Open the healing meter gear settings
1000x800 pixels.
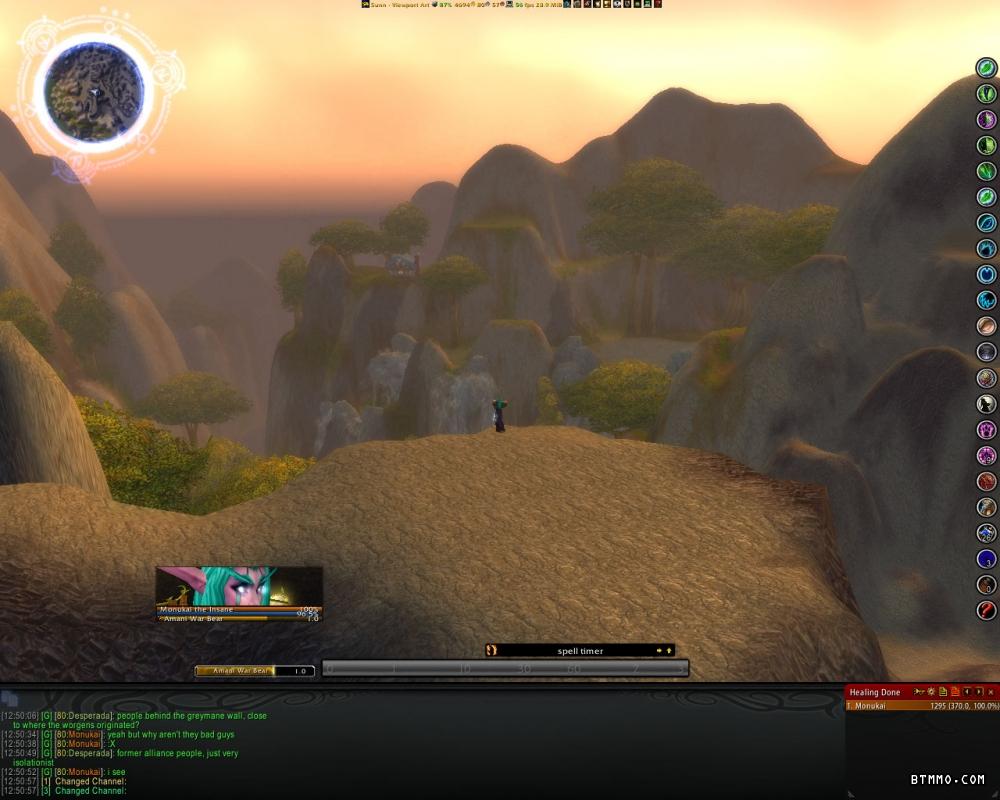[930, 692]
